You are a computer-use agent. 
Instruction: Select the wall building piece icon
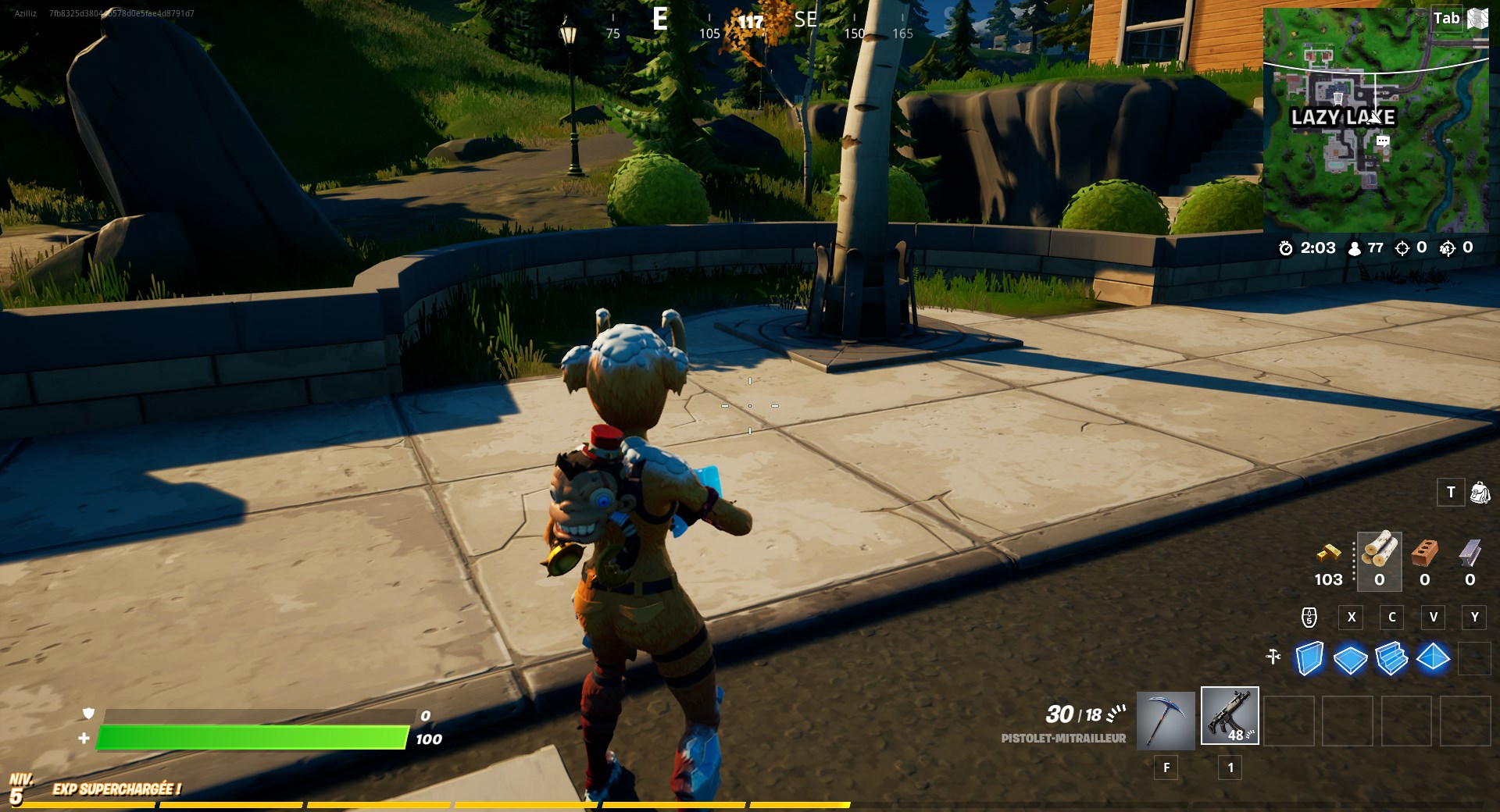click(1309, 660)
